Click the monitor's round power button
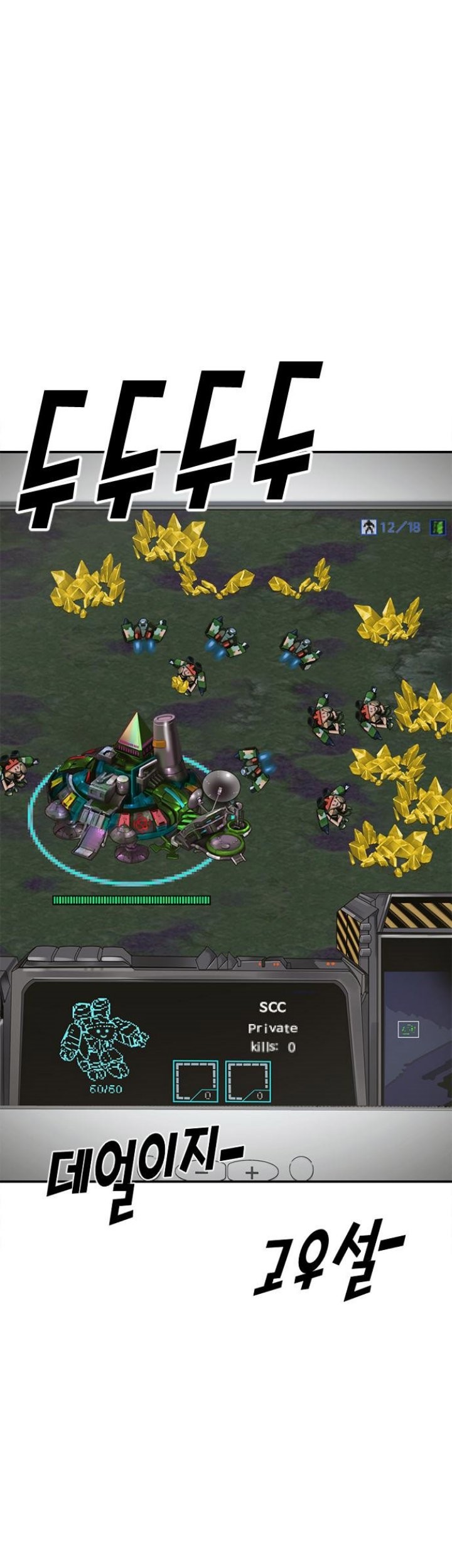This screenshot has width=452, height=1568. [x=301, y=1168]
